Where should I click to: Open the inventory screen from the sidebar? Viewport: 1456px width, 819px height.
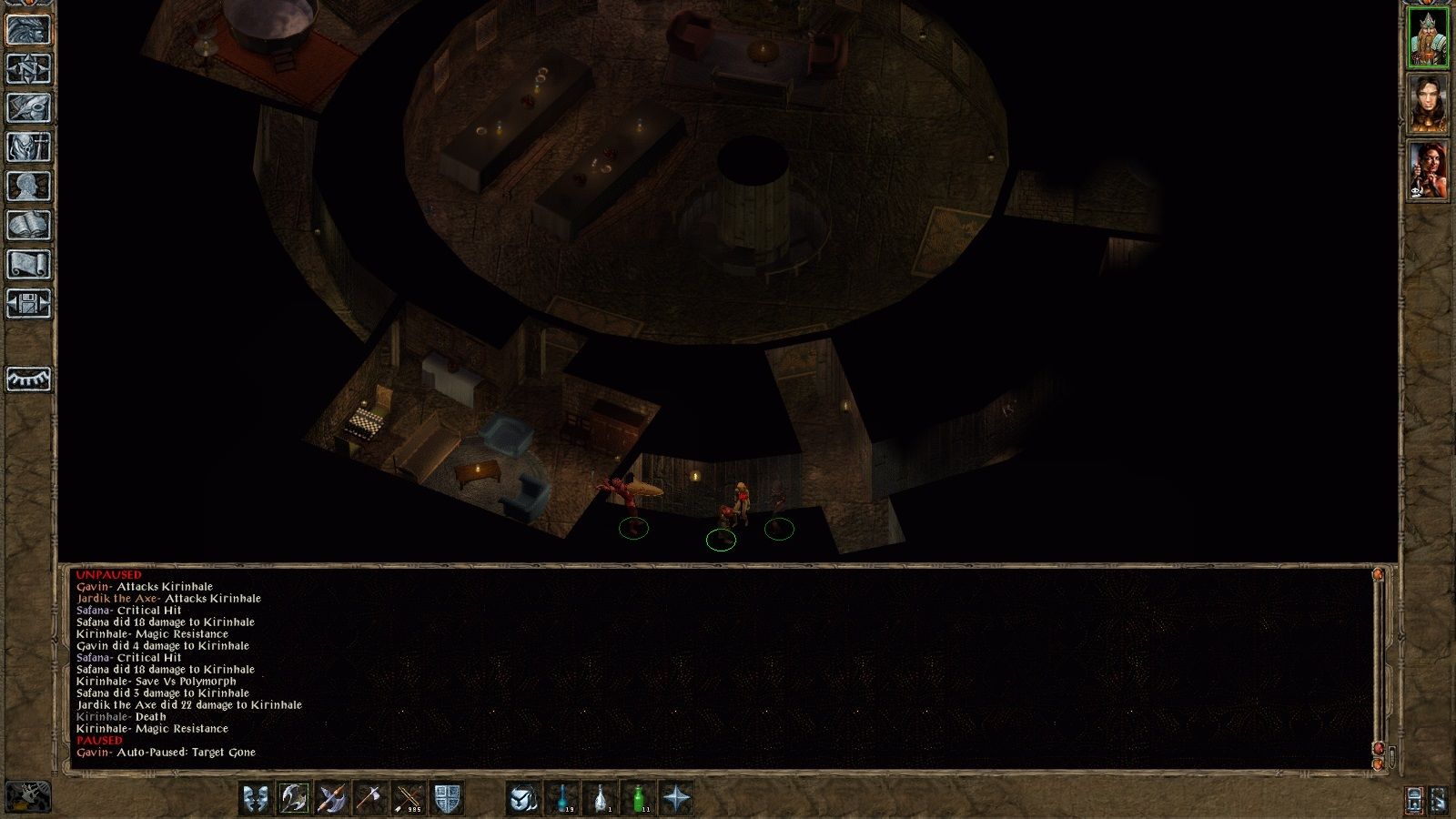pyautogui.click(x=29, y=147)
